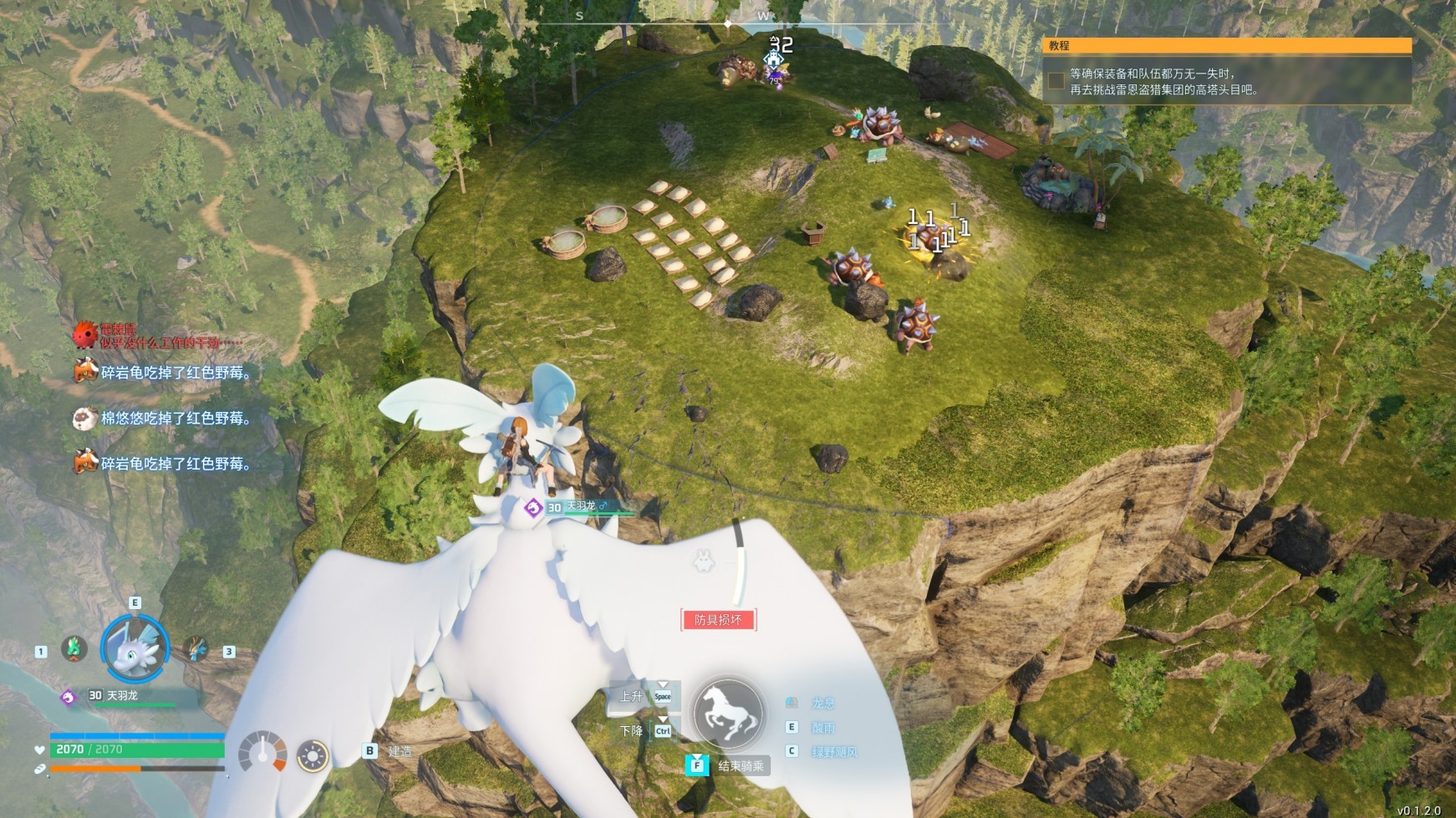This screenshot has width=1456, height=818.
Task: Click the 建造 build label
Action: point(400,751)
